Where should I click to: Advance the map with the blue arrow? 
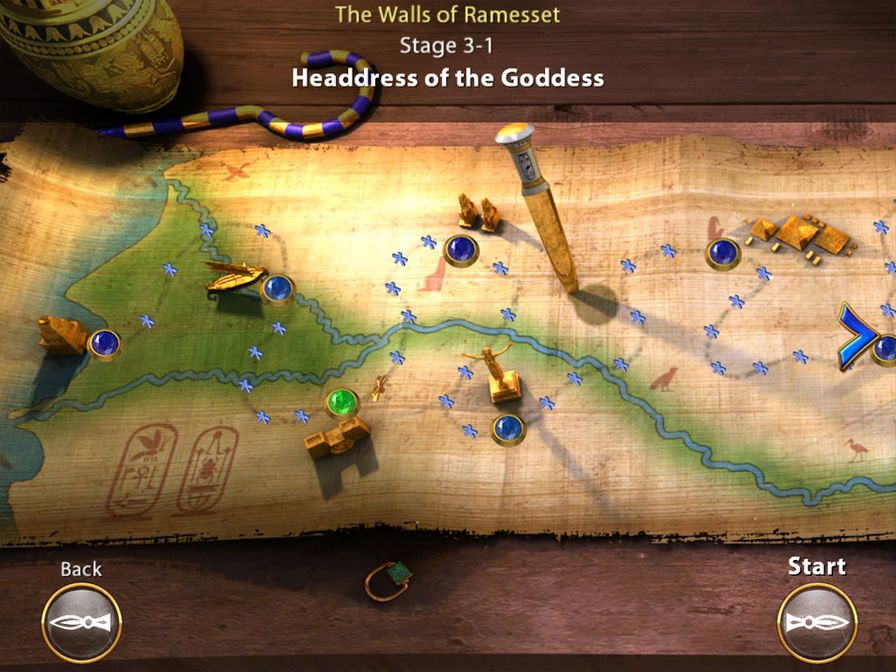(x=855, y=337)
